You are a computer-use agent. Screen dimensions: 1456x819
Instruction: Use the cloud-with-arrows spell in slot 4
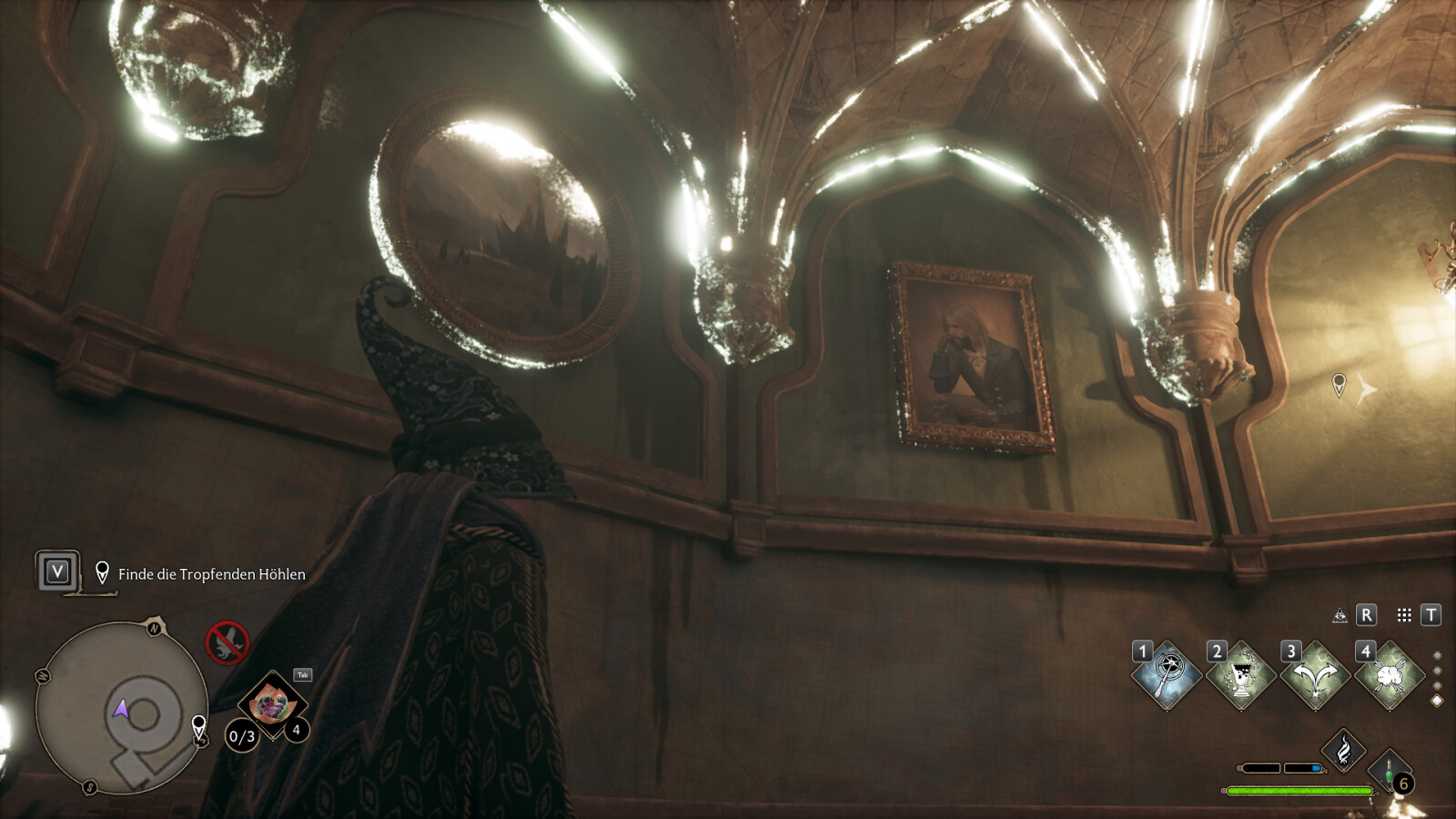1390,676
